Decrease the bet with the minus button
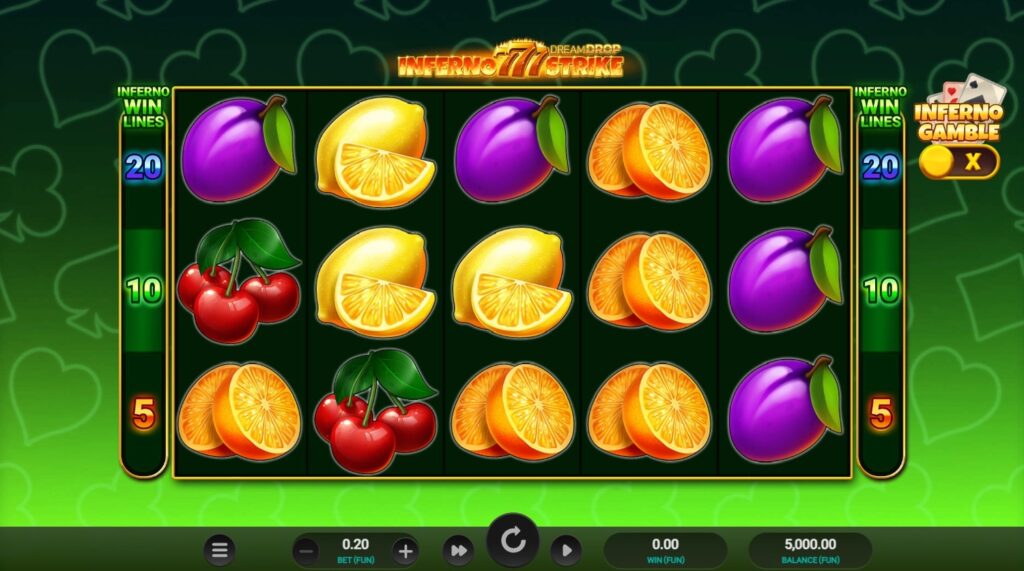The image size is (1024, 571). [307, 550]
